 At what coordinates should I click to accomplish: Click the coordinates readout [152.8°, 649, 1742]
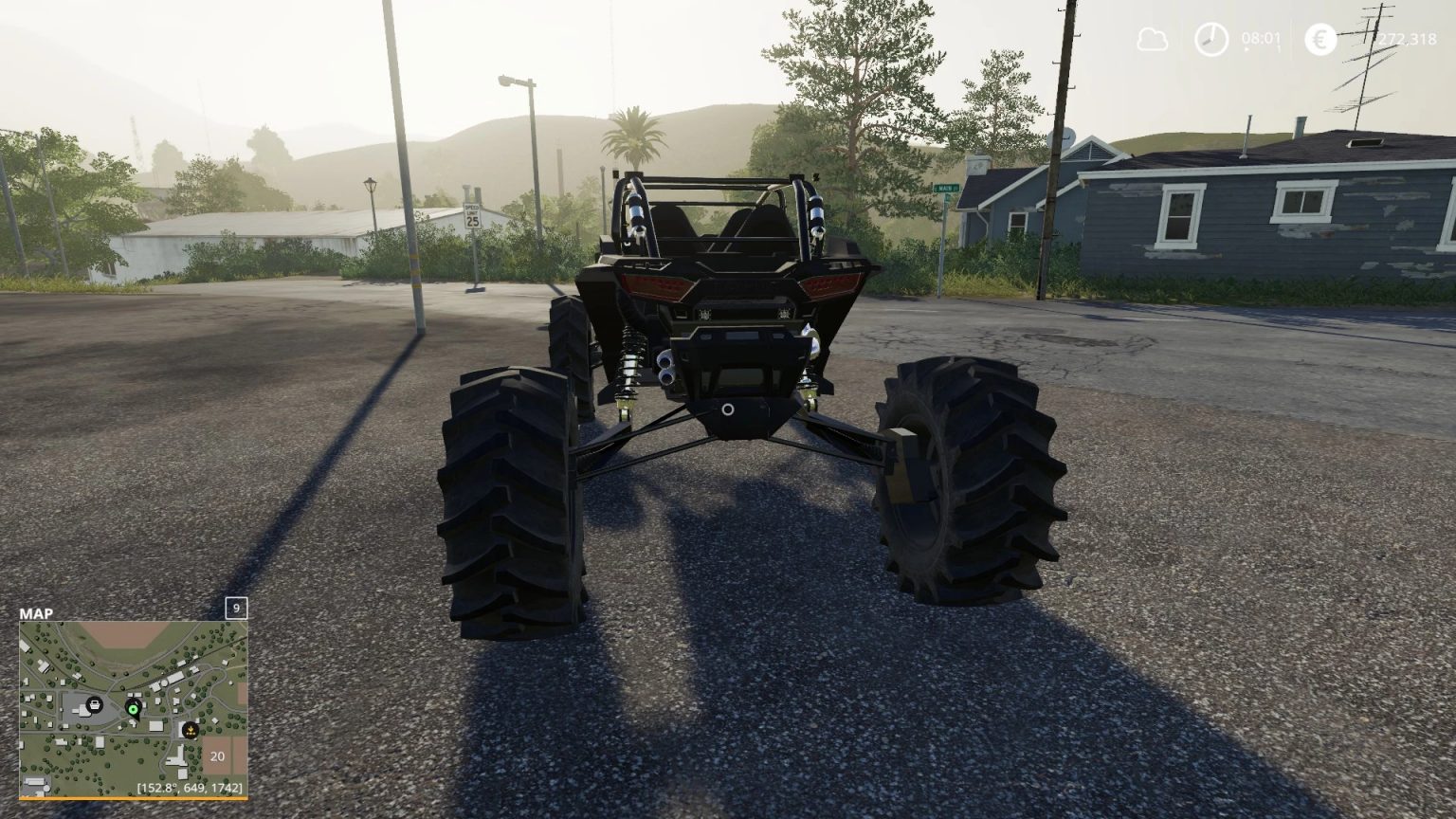[x=191, y=787]
